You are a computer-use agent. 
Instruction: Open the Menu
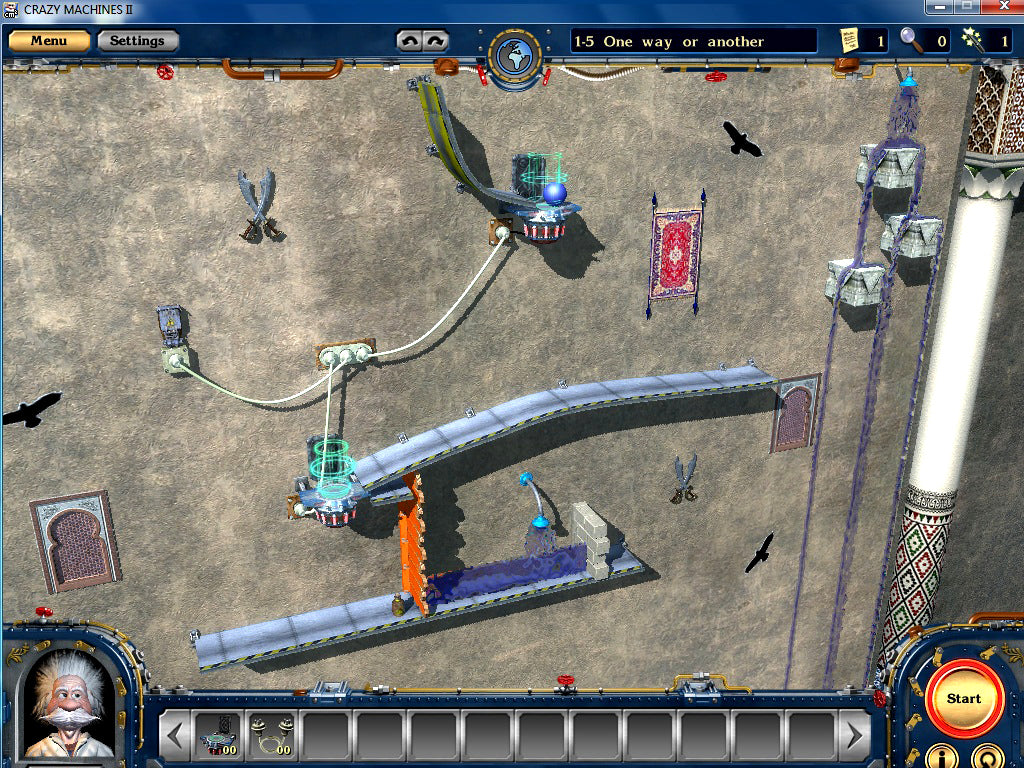(49, 41)
